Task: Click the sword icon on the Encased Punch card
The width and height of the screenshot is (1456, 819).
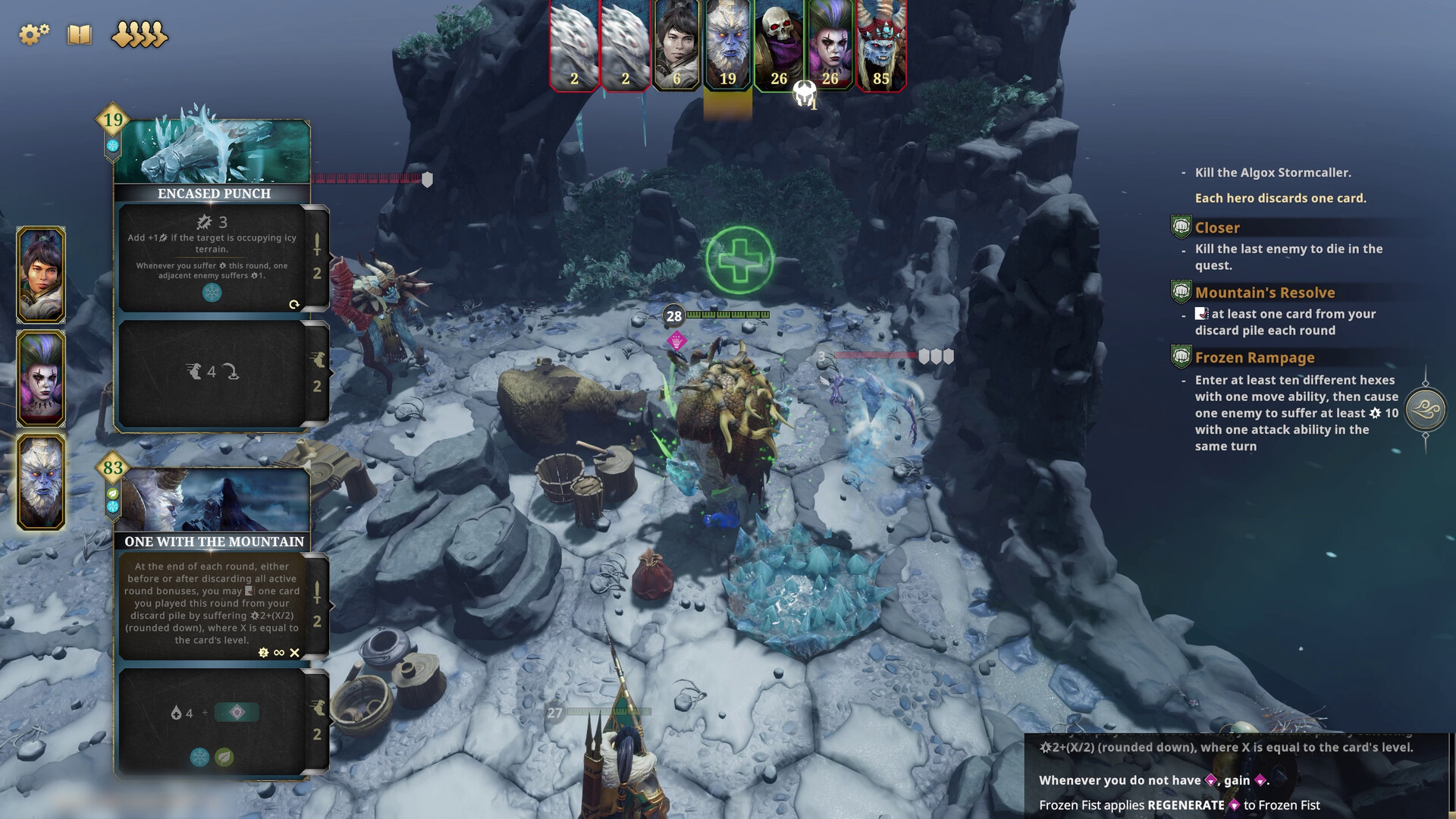Action: click(317, 243)
